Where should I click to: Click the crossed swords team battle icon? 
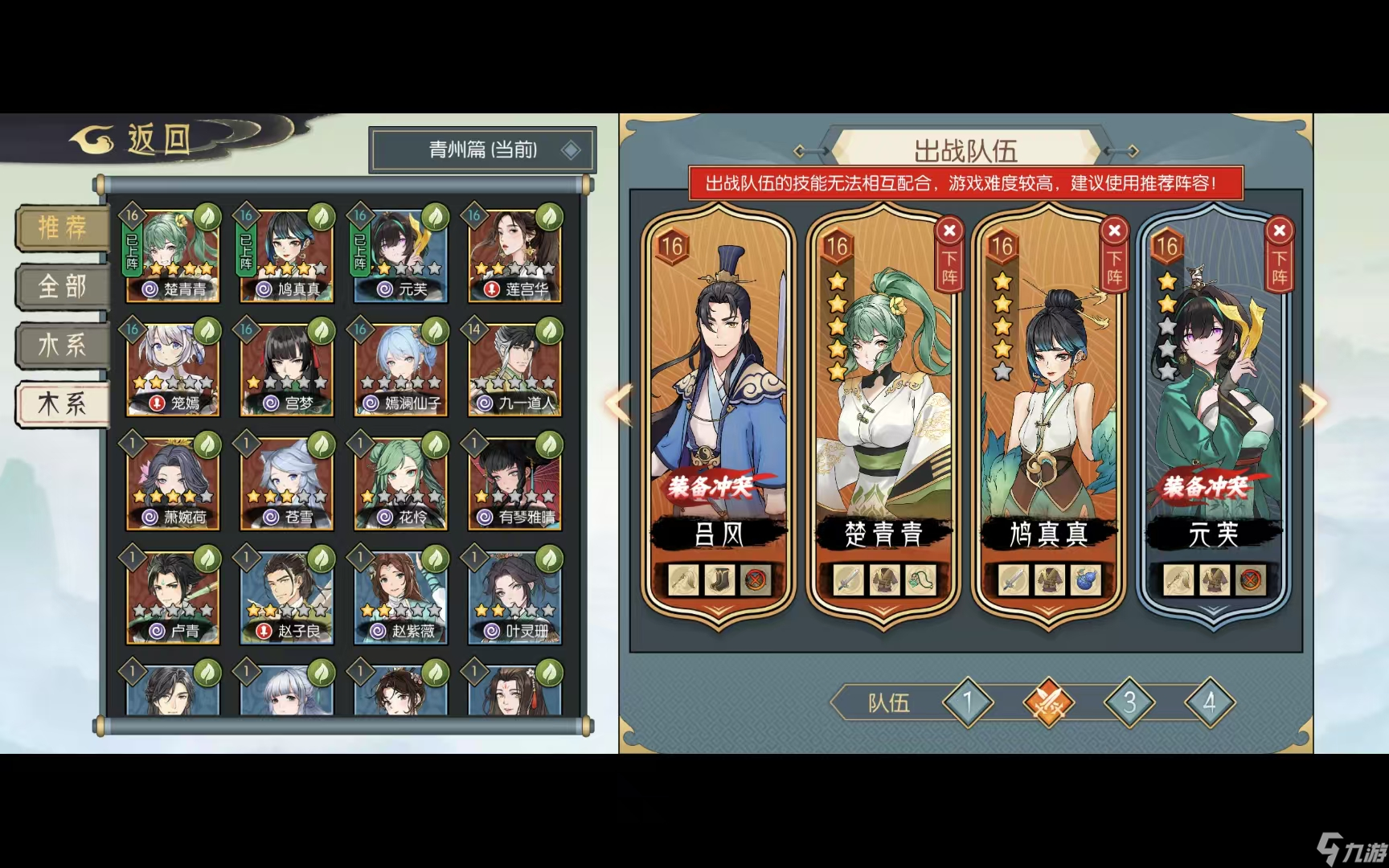click(x=1050, y=702)
